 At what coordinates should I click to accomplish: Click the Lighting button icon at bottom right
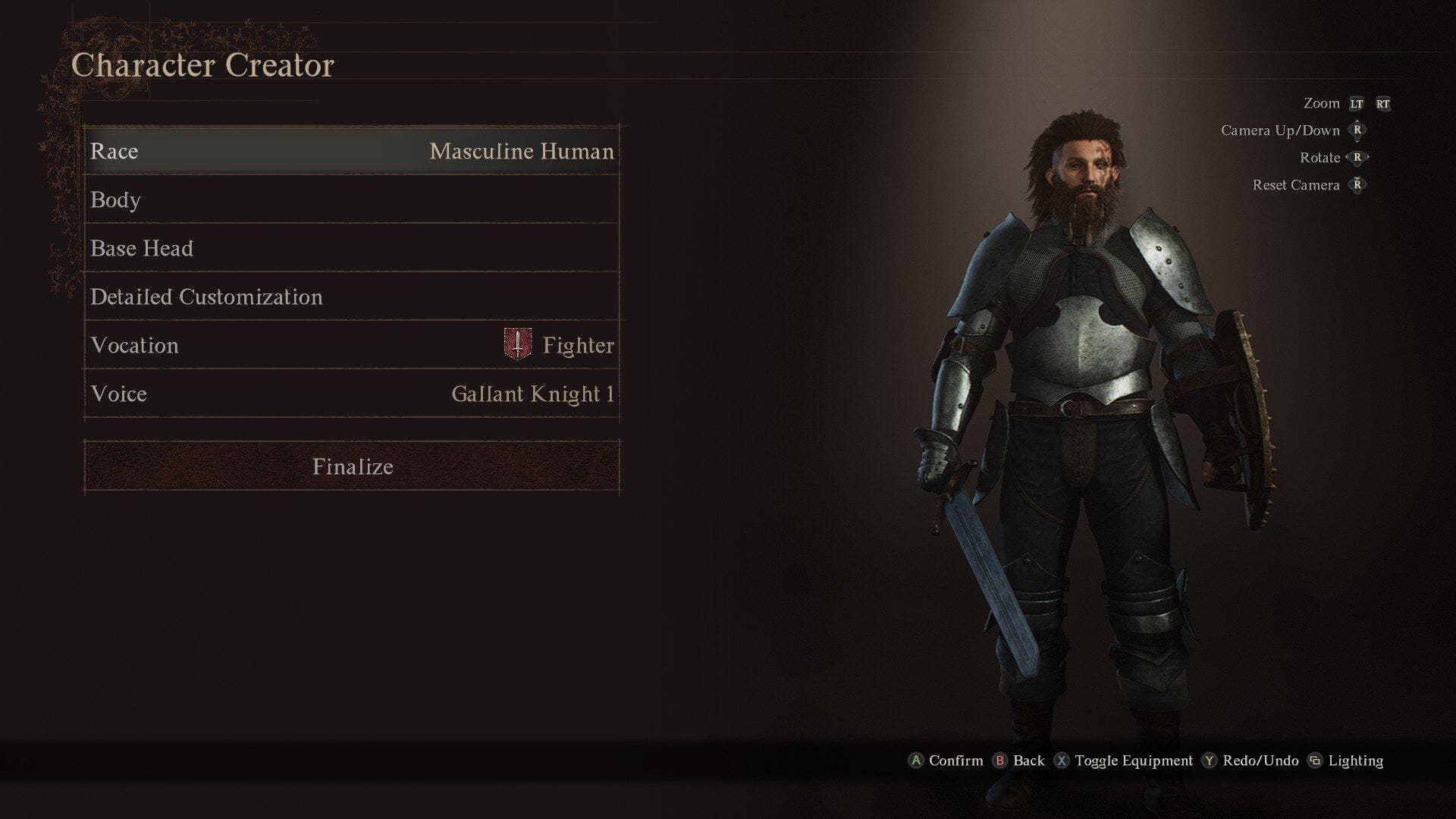pos(1317,760)
